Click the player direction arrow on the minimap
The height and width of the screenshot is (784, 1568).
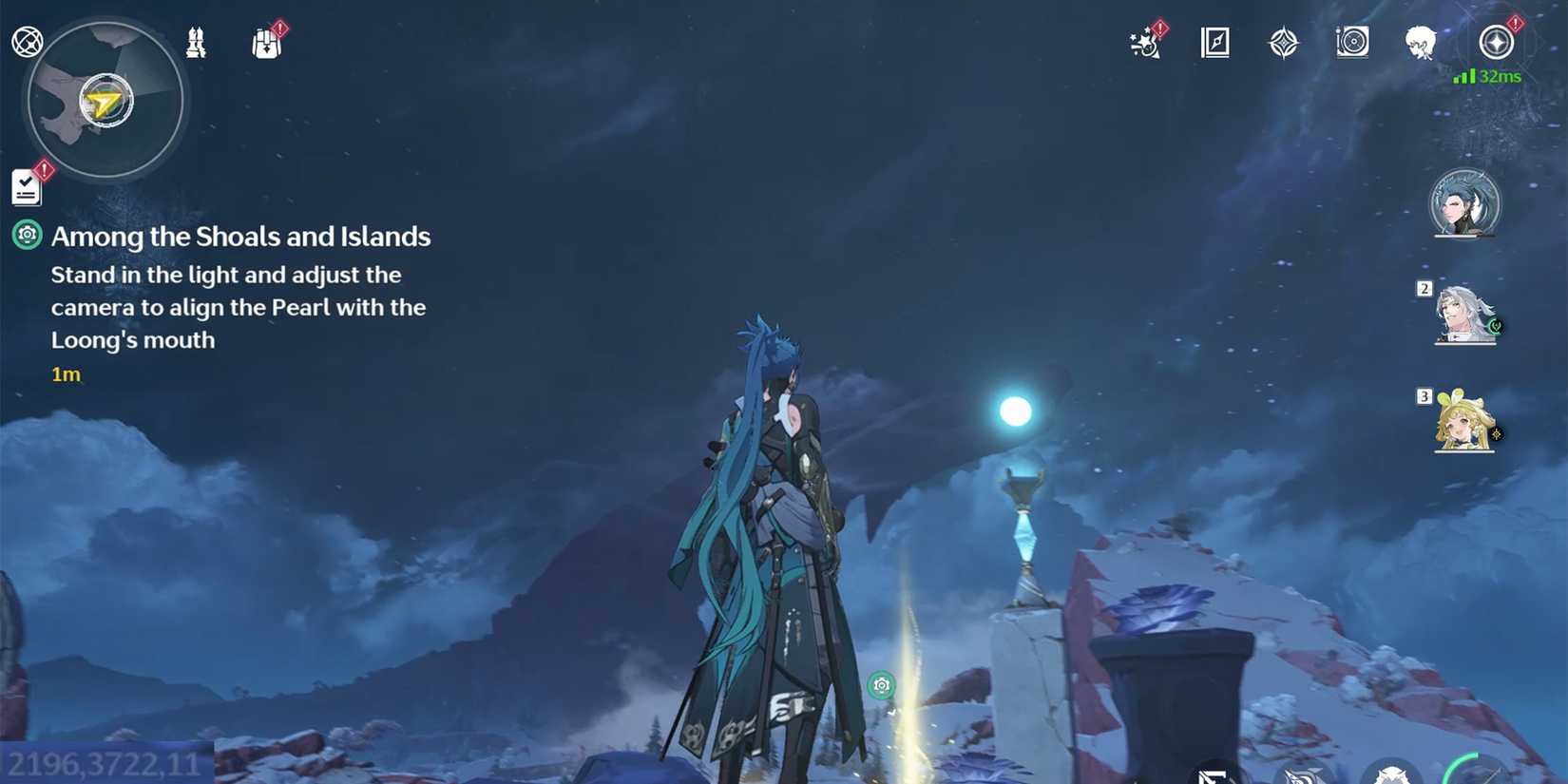pyautogui.click(x=105, y=100)
